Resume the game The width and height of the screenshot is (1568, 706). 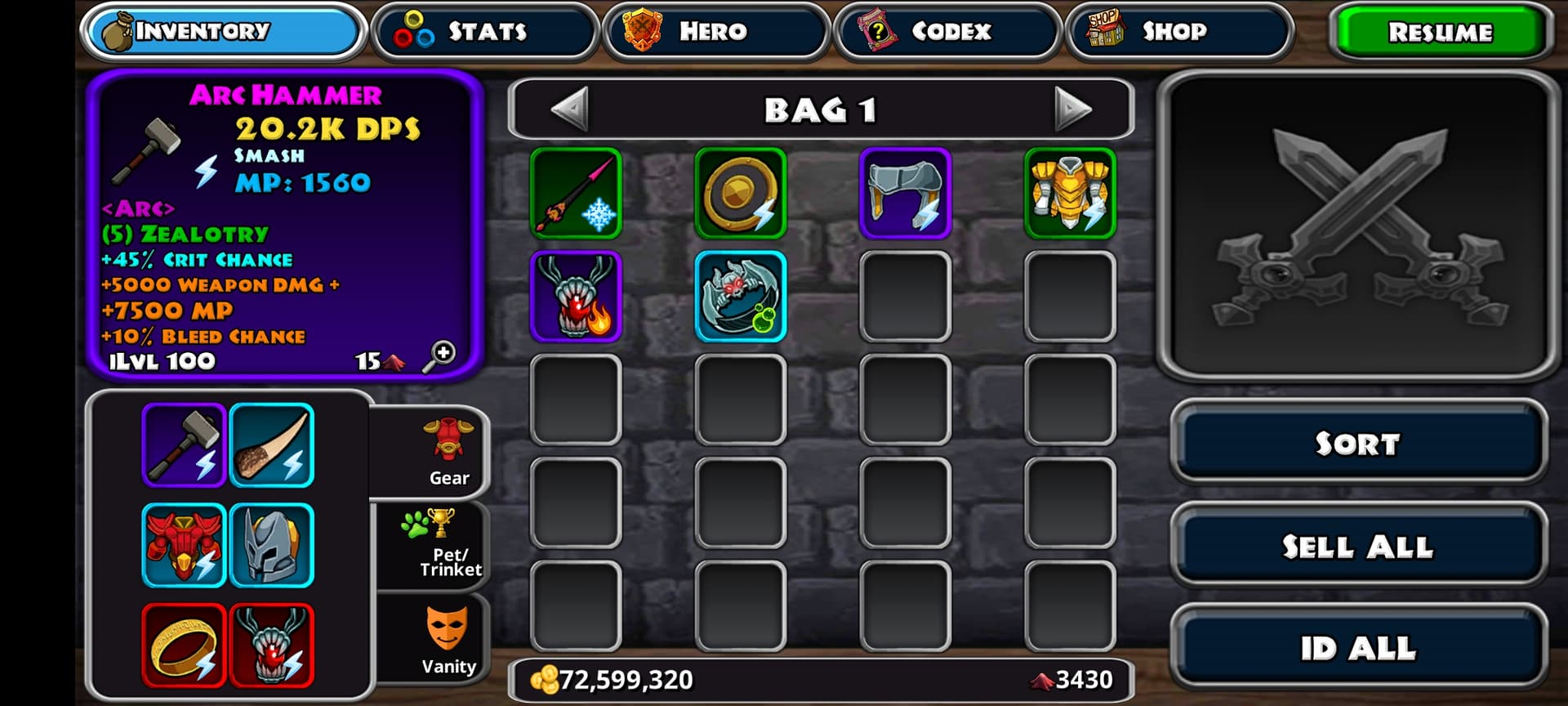(x=1440, y=33)
